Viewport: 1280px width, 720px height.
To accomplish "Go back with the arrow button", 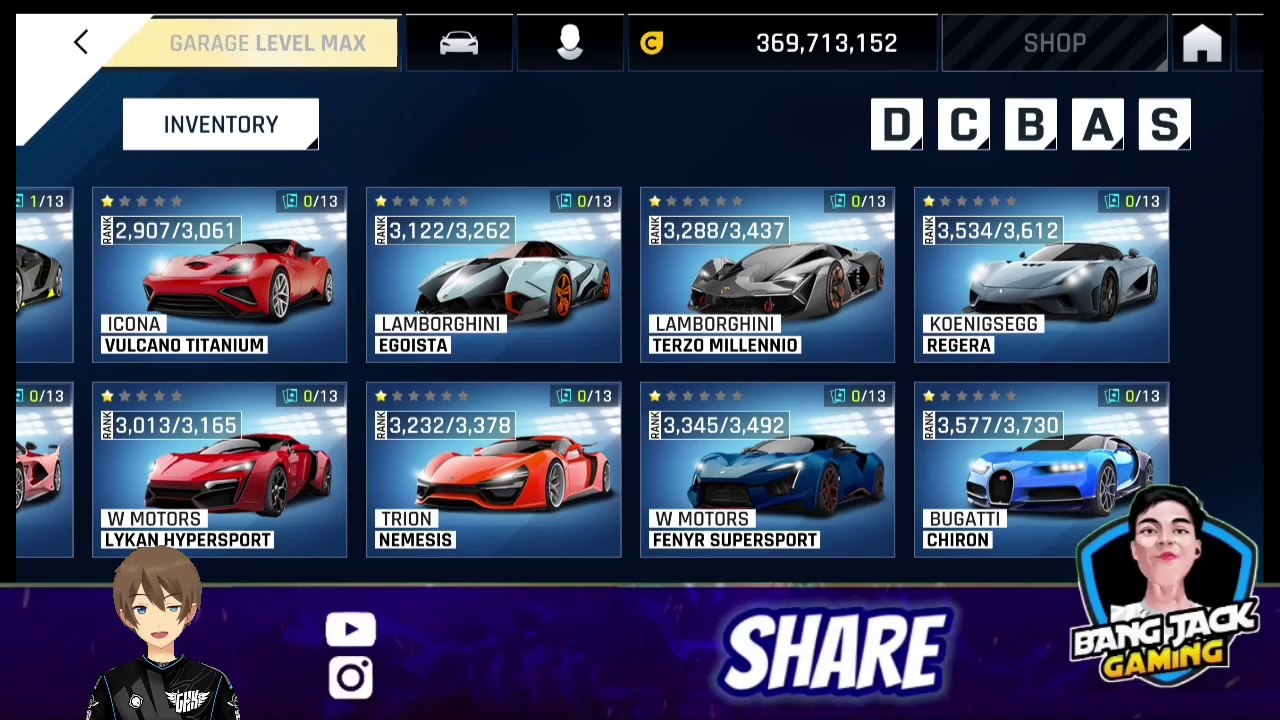I will pyautogui.click(x=81, y=42).
